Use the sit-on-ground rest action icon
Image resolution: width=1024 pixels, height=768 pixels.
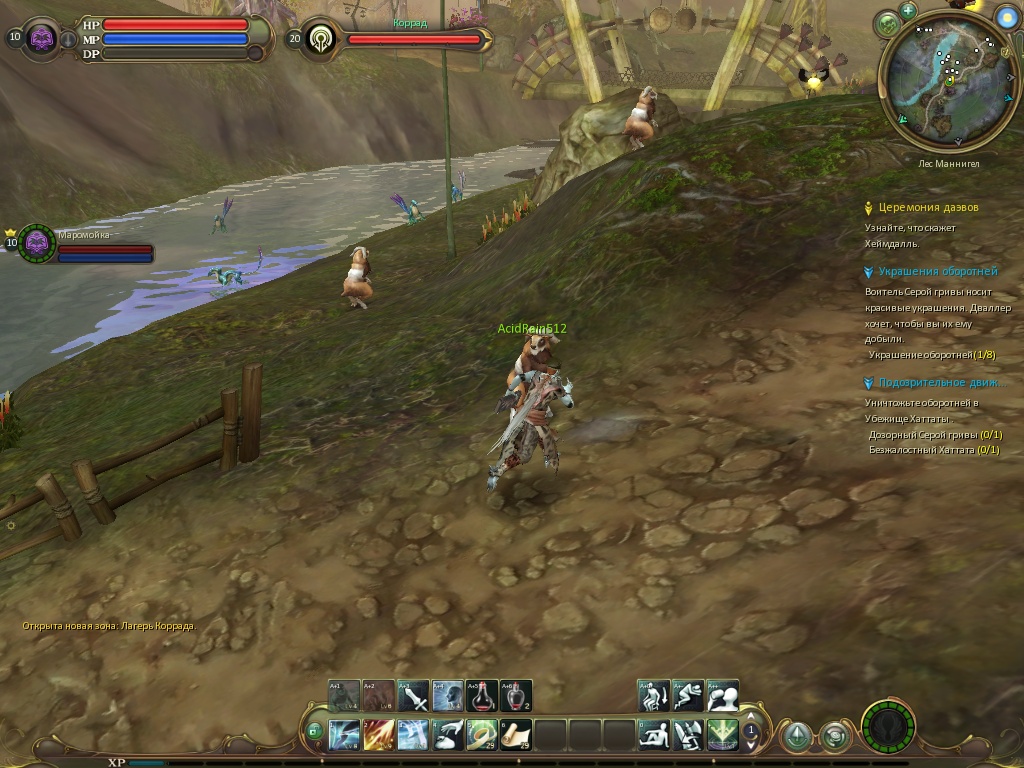[x=654, y=735]
